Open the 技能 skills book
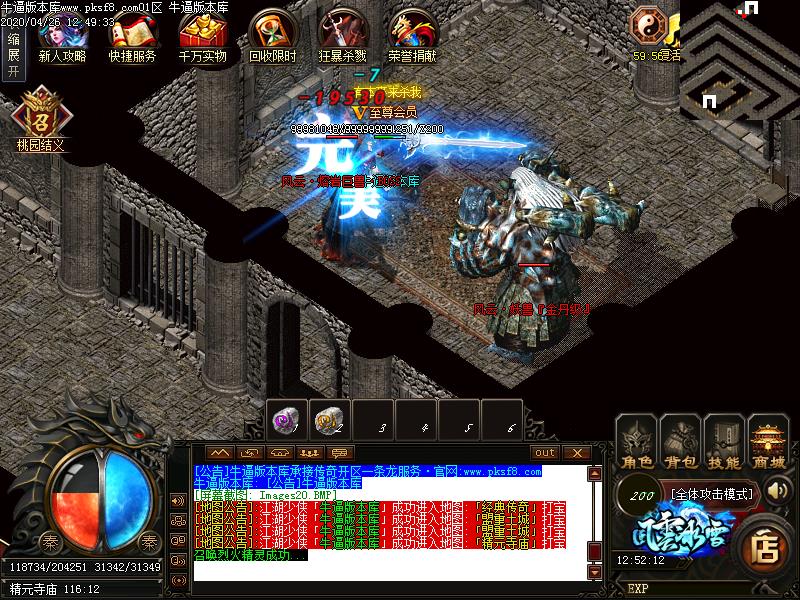Viewport: 800px width, 600px height. tap(724, 441)
